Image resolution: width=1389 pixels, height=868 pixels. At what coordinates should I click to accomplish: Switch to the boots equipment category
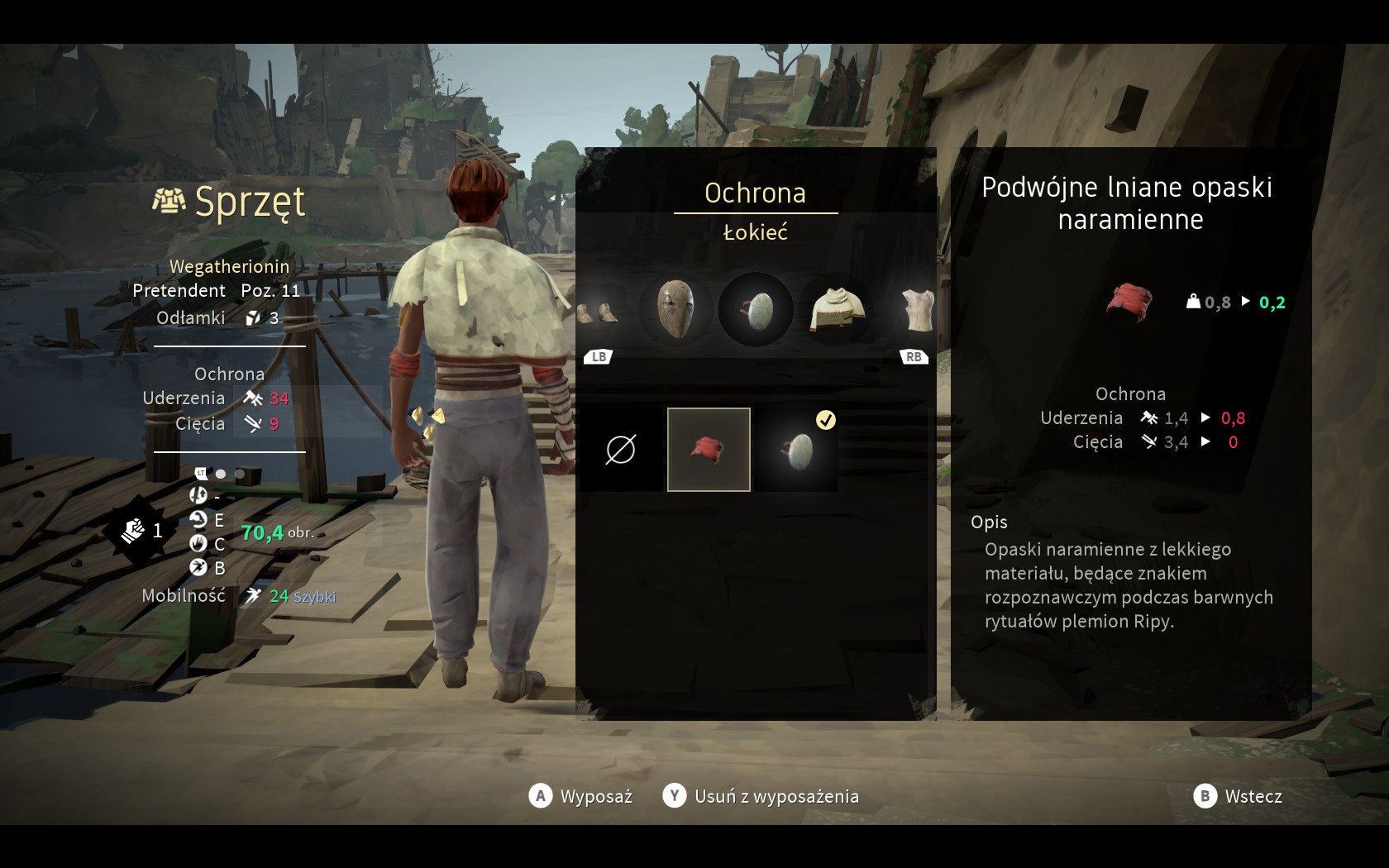coord(599,312)
